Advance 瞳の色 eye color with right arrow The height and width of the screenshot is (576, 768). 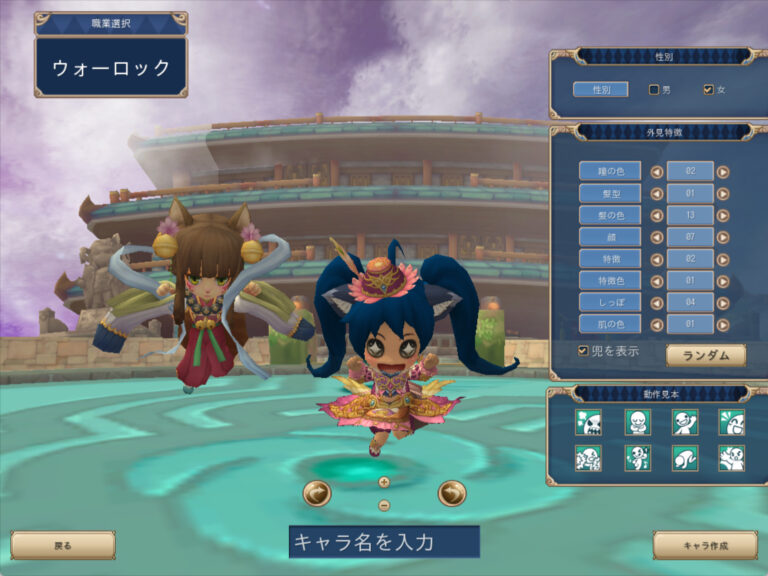click(723, 171)
